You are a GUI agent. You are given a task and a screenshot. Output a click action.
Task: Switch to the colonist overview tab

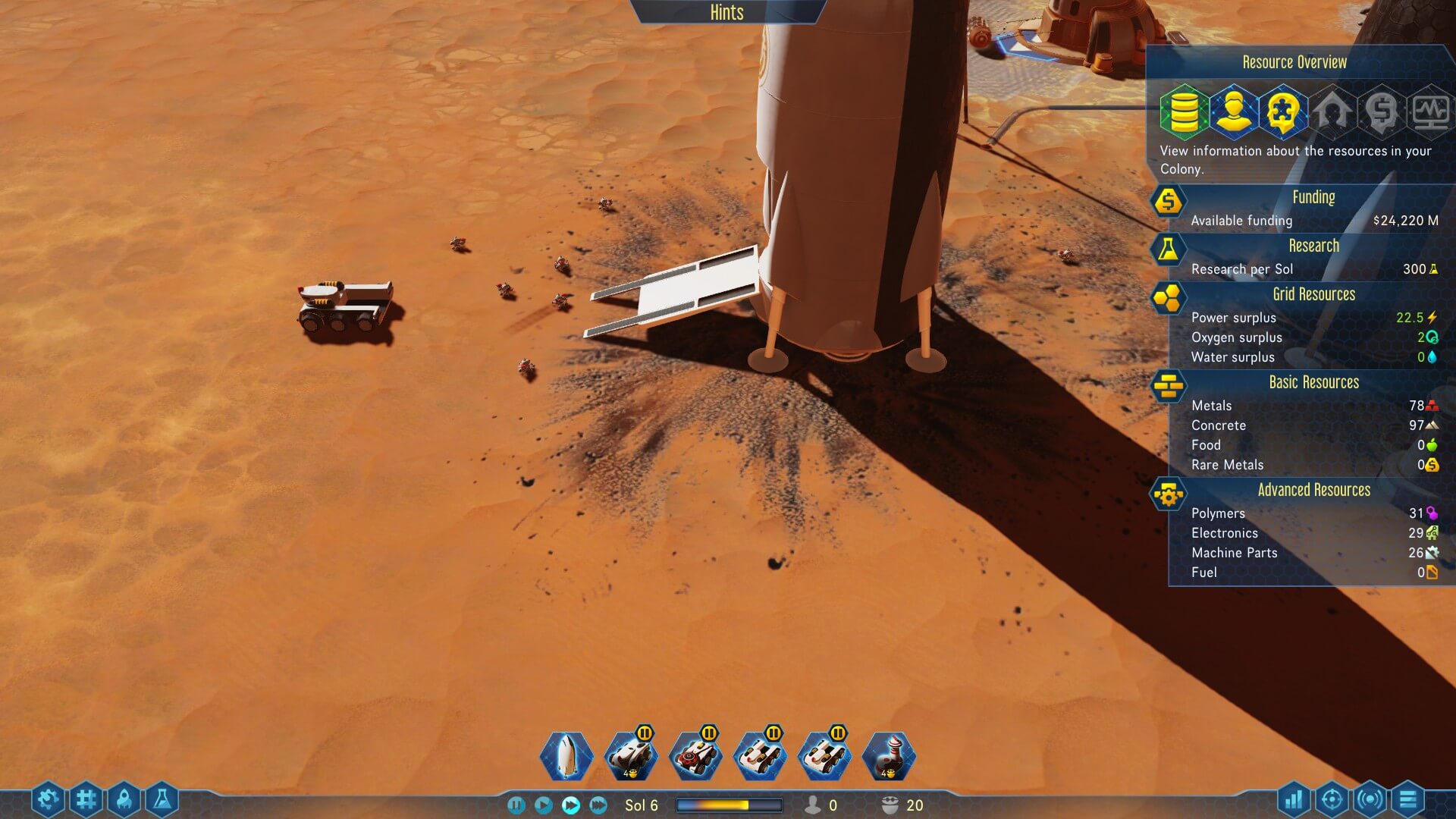tap(1233, 111)
